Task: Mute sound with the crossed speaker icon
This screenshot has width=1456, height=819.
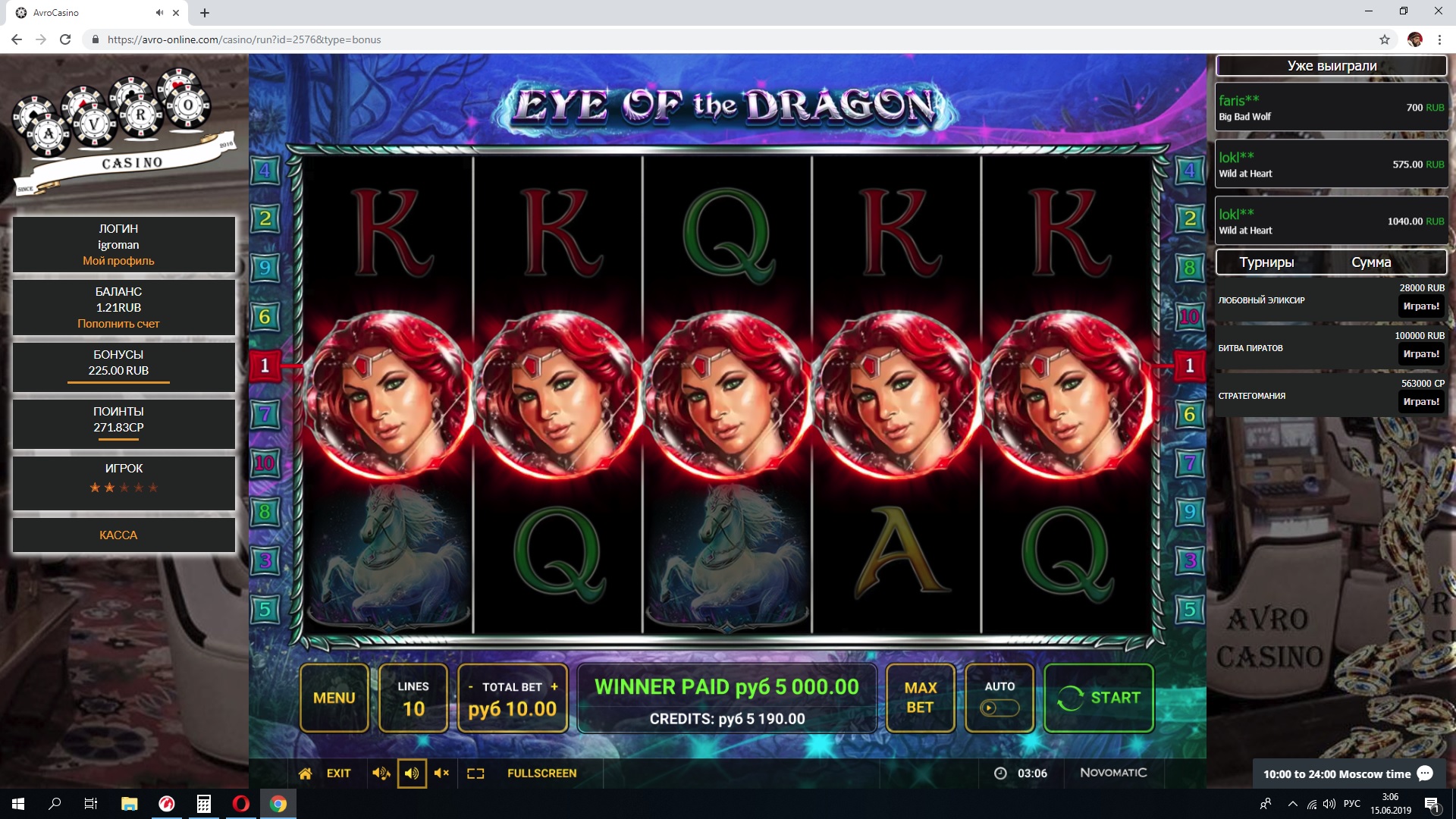Action: point(441,773)
